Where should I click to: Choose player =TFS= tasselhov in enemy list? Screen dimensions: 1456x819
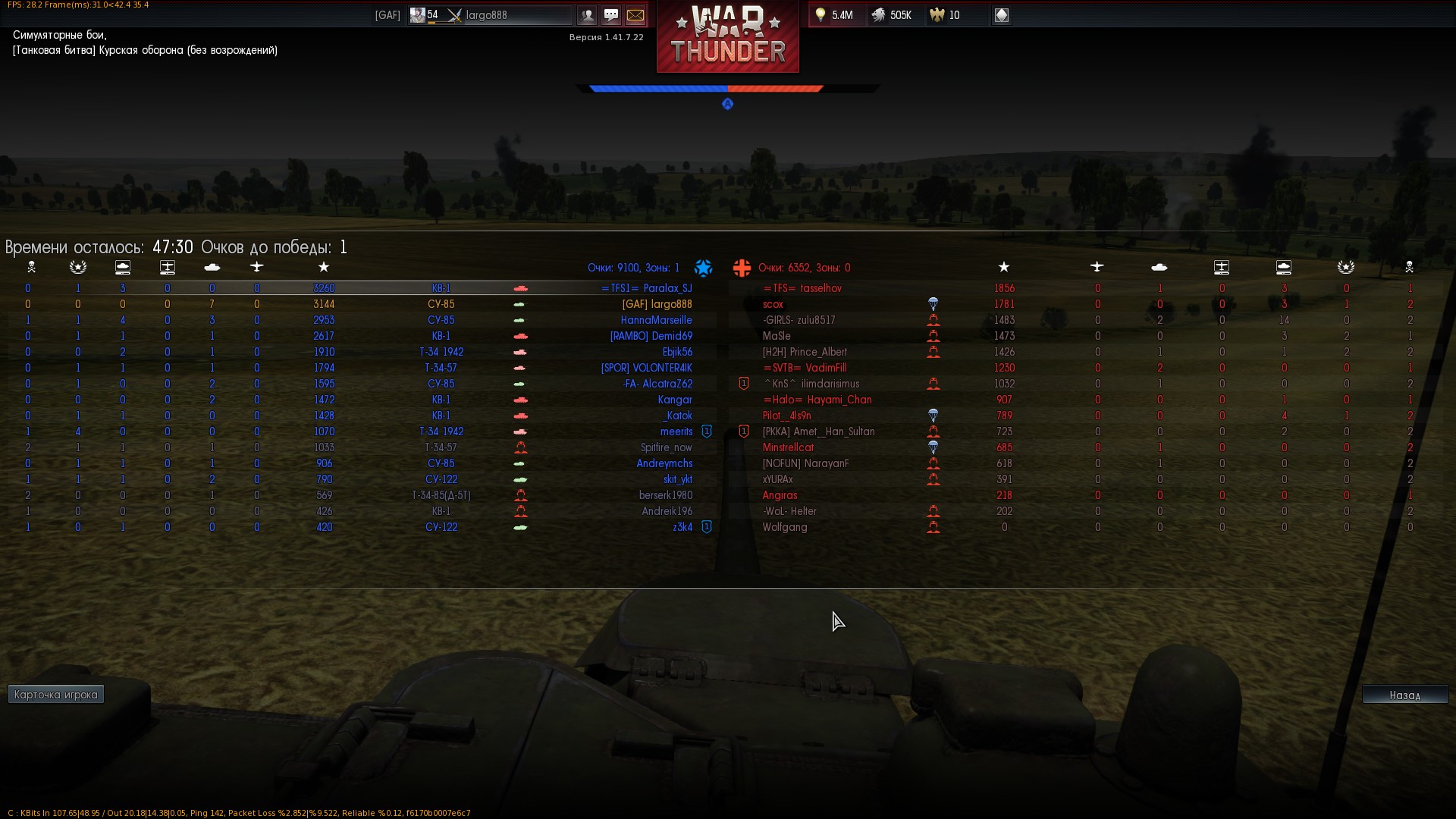click(x=802, y=288)
